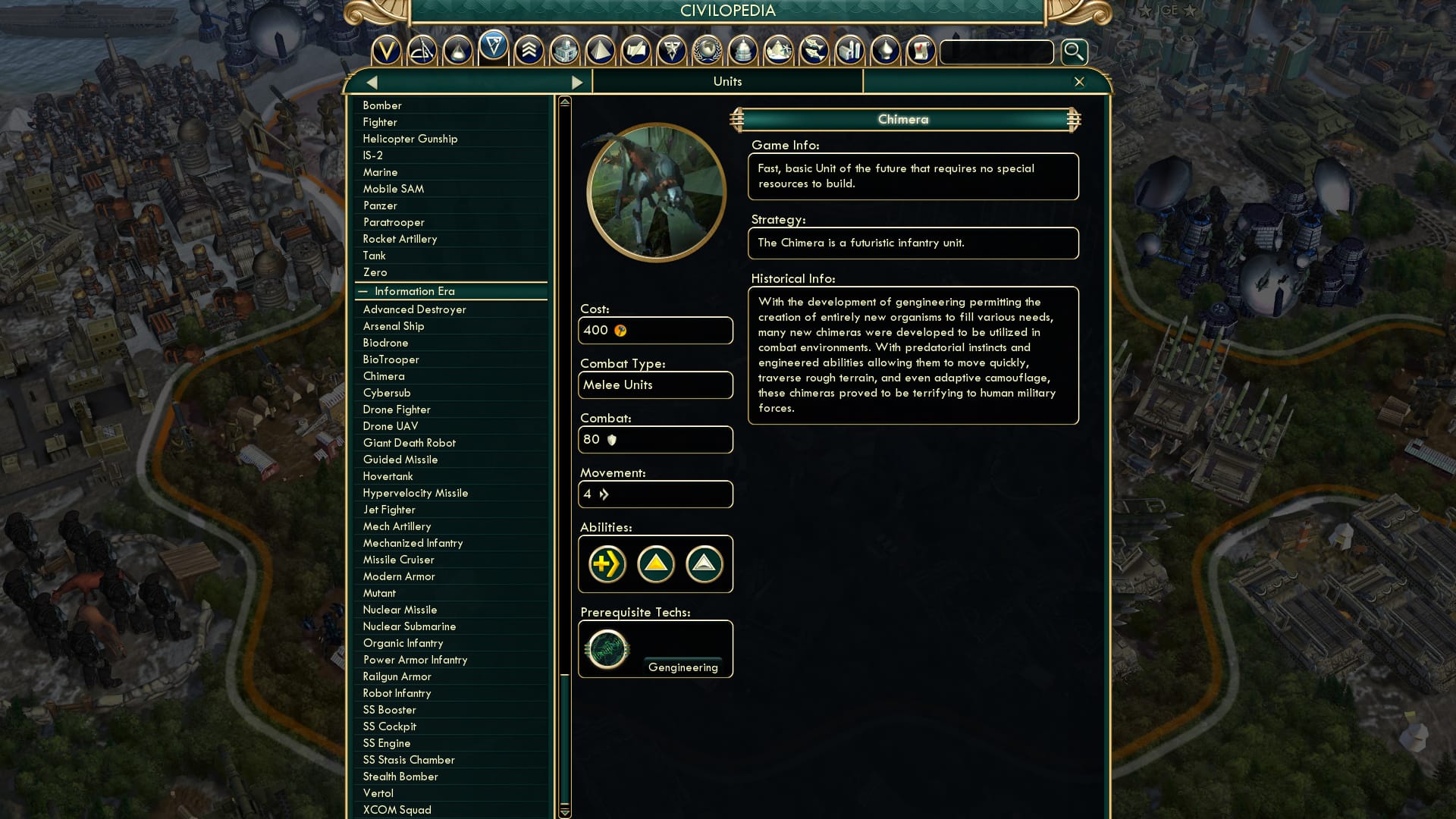Click the right page navigation arrow
This screenshot has width=1456, height=819.
579,81
